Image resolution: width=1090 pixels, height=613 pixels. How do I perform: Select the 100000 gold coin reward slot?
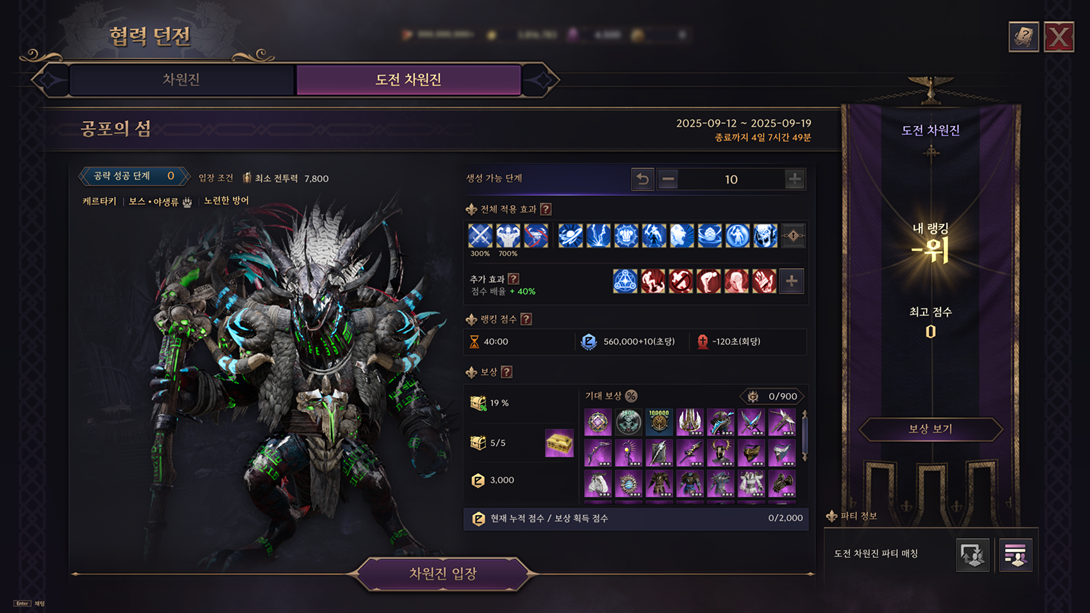pos(659,422)
